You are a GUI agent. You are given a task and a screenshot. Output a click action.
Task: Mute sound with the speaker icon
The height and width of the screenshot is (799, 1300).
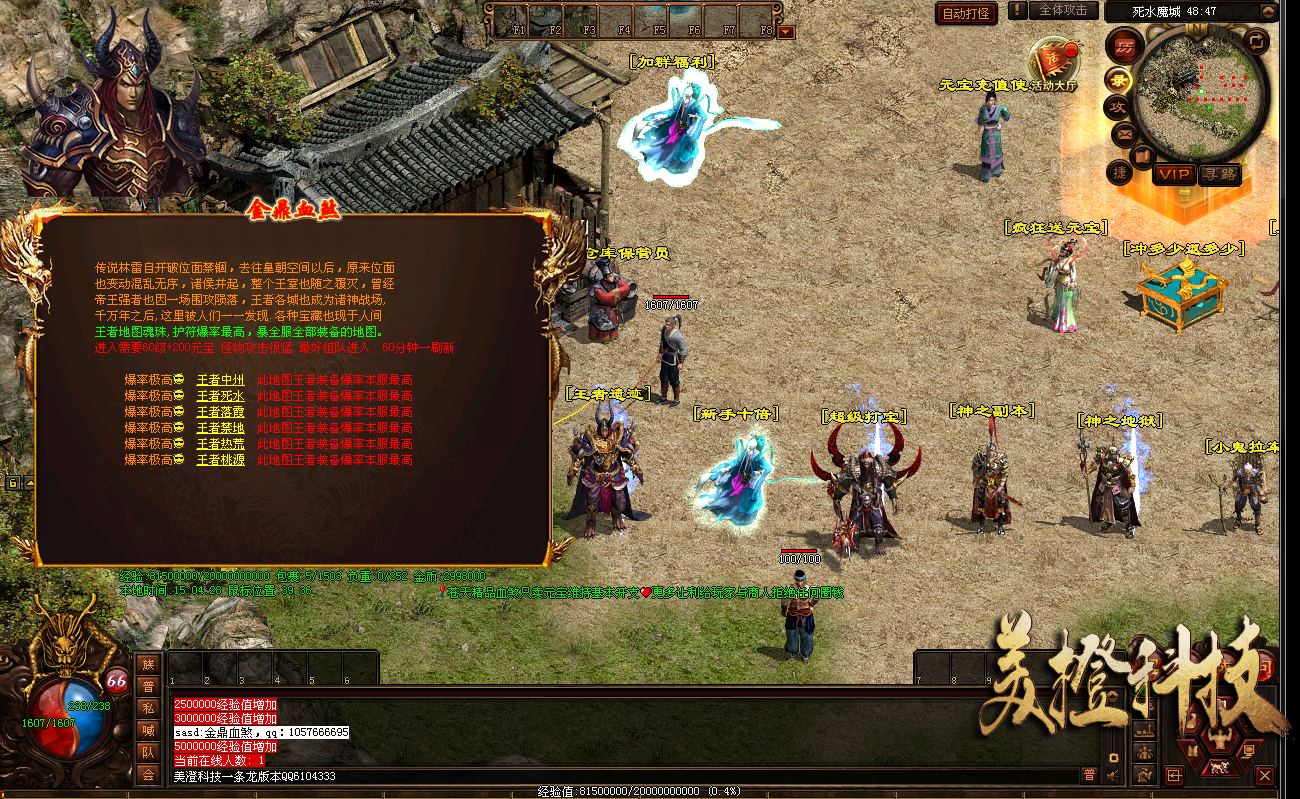click(x=1113, y=776)
